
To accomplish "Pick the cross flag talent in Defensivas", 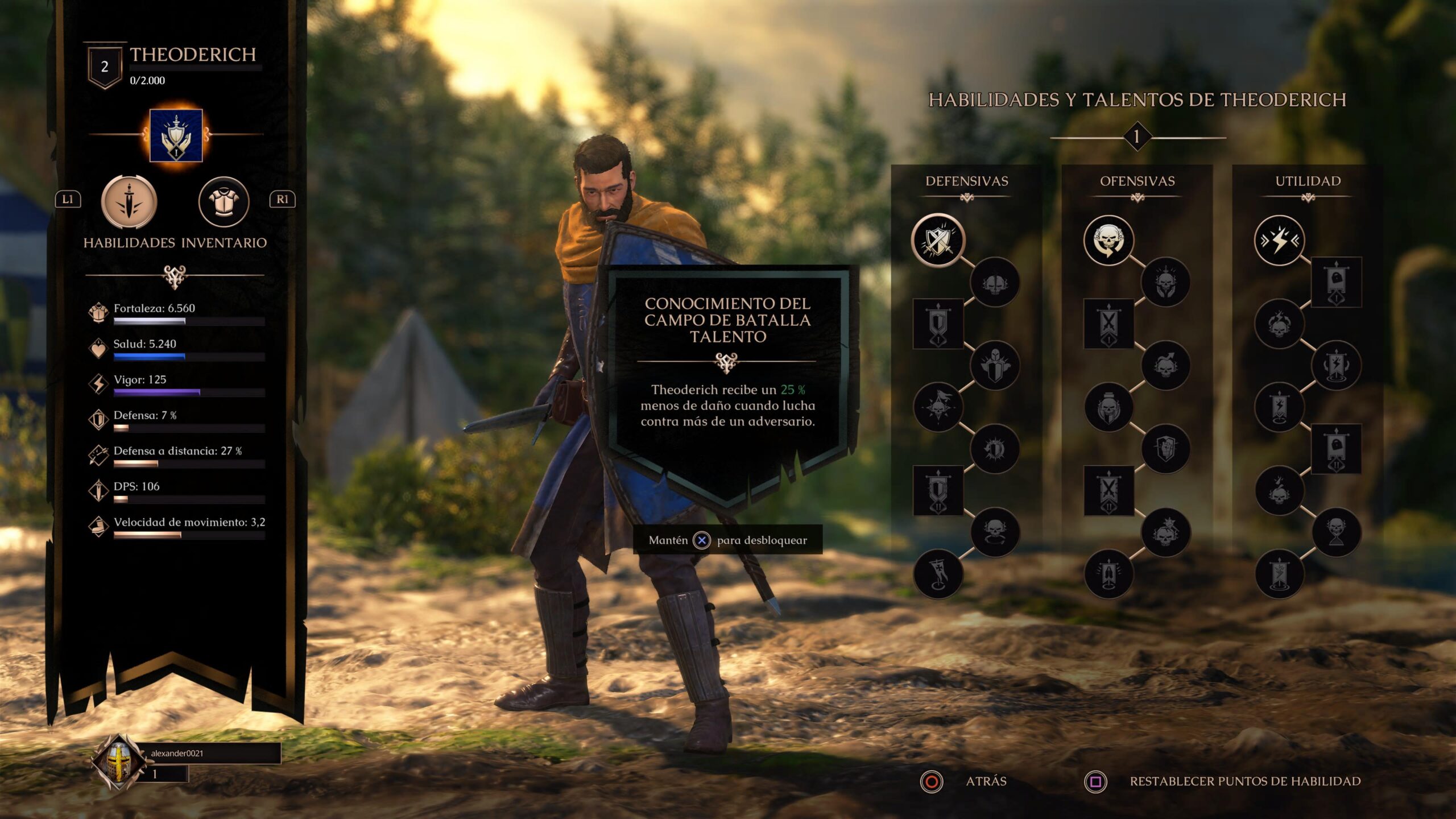I will pos(938,574).
